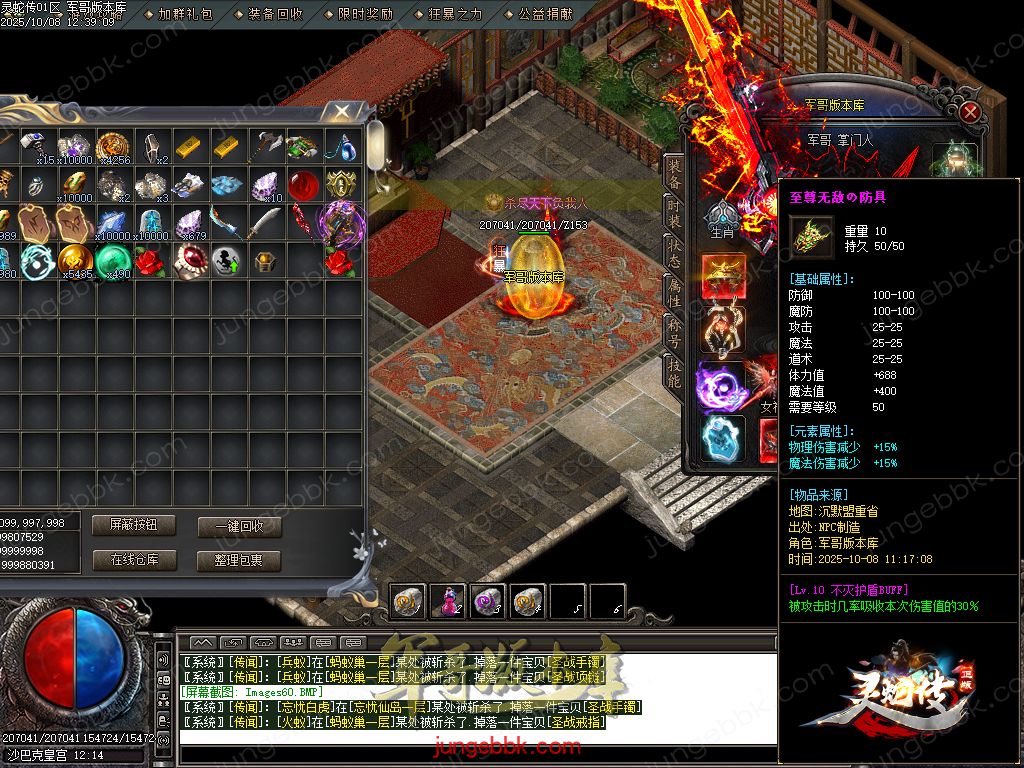Close the inventory bag window
This screenshot has height=768, width=1024.
[342, 112]
